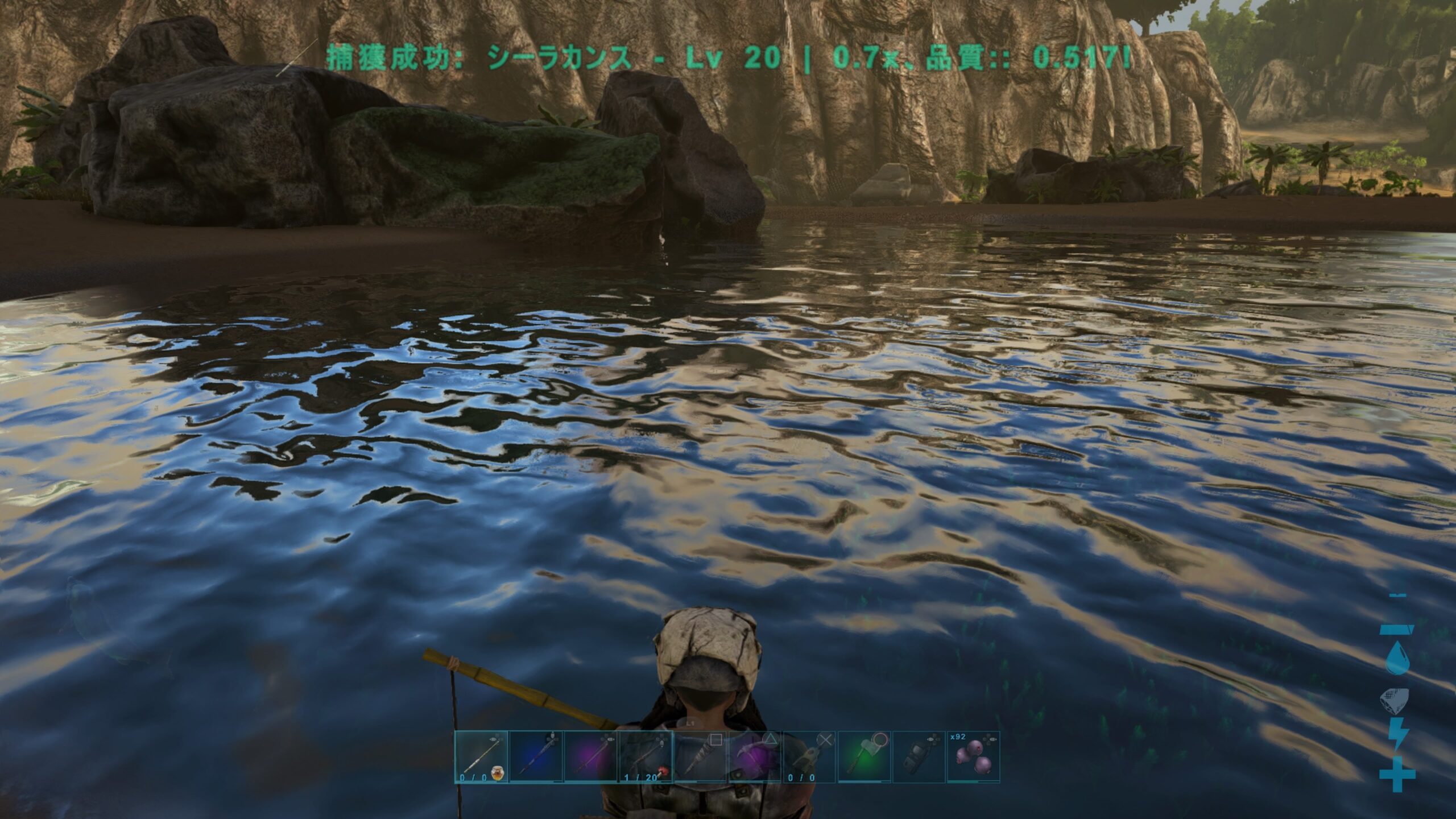Viewport: 1456px width, 819px height.
Task: Use the purple berries stack x92
Action: tap(973, 756)
